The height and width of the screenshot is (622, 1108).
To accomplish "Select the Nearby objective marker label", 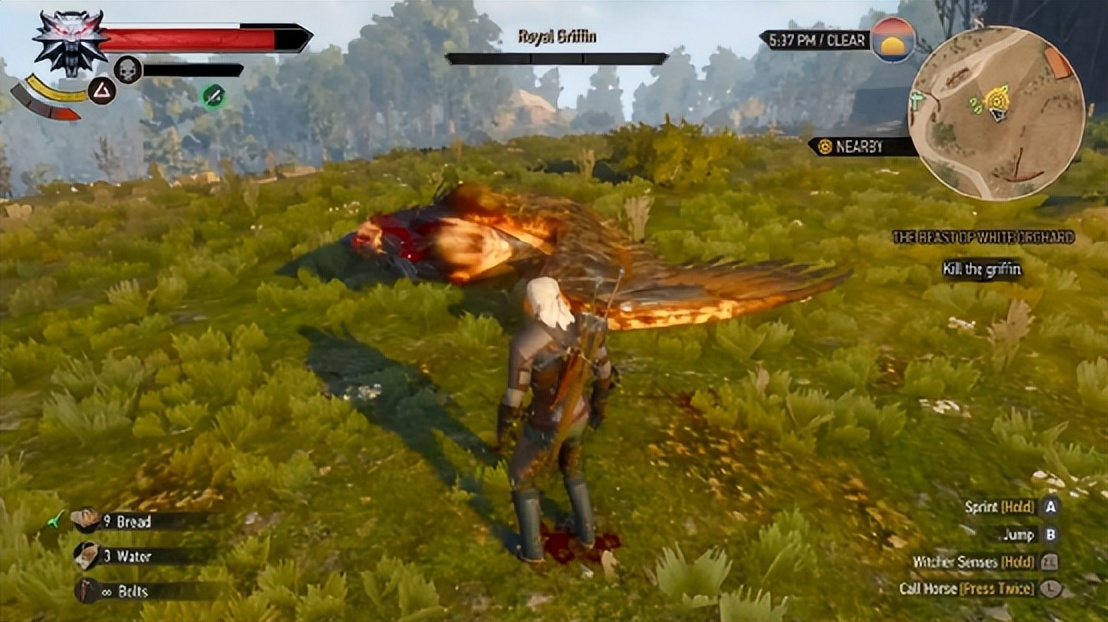I will 861,146.
